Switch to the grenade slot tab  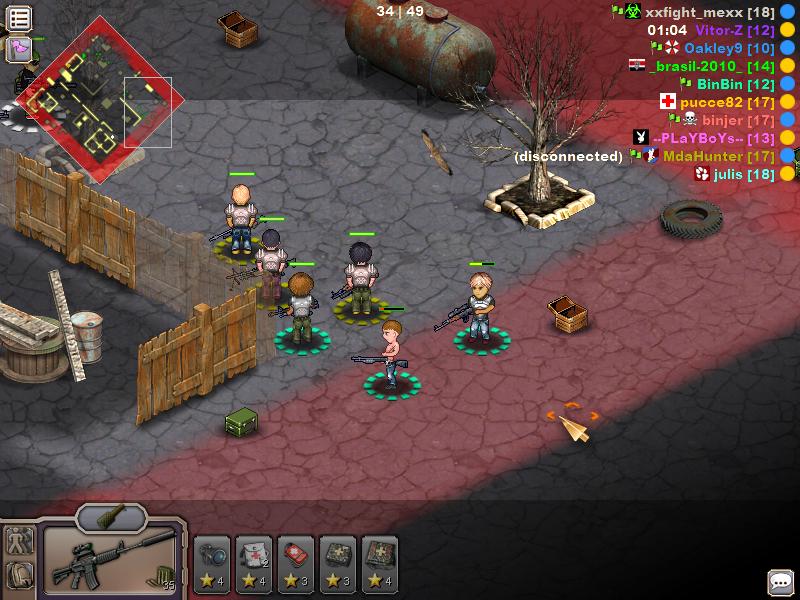(111, 518)
